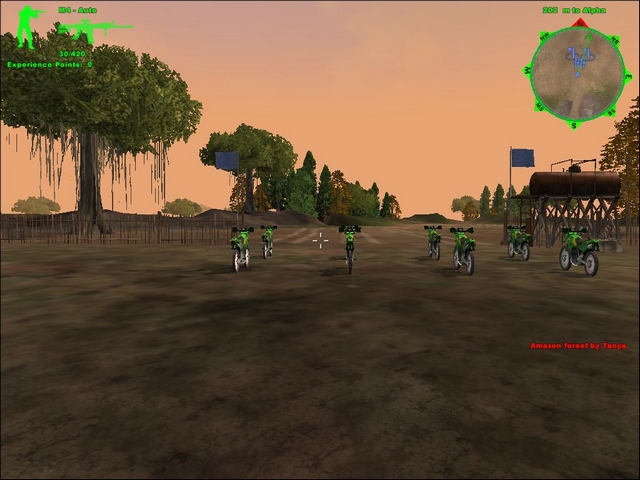Image resolution: width=640 pixels, height=480 pixels.
Task: Click the circular minimap radar
Action: (x=577, y=73)
